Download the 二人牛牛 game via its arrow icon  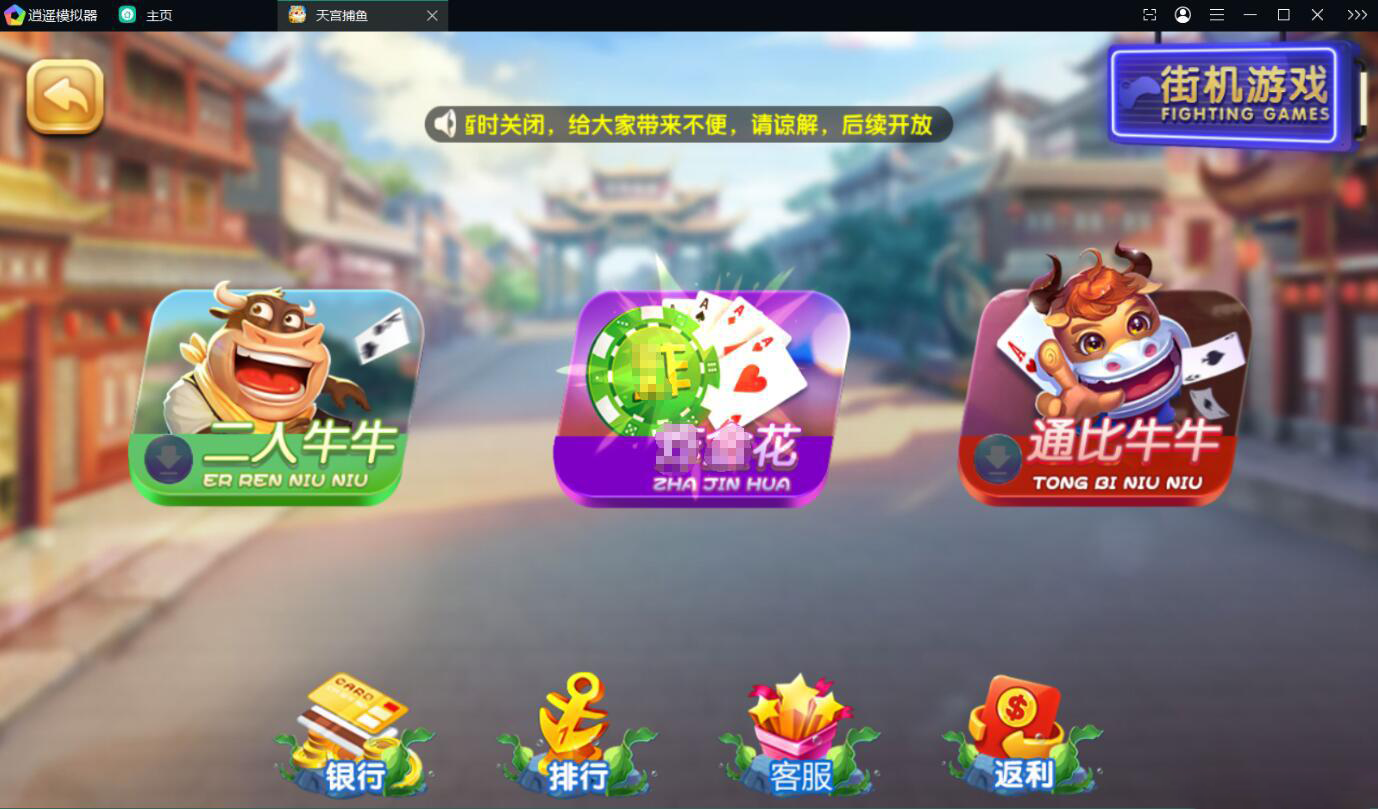click(168, 456)
